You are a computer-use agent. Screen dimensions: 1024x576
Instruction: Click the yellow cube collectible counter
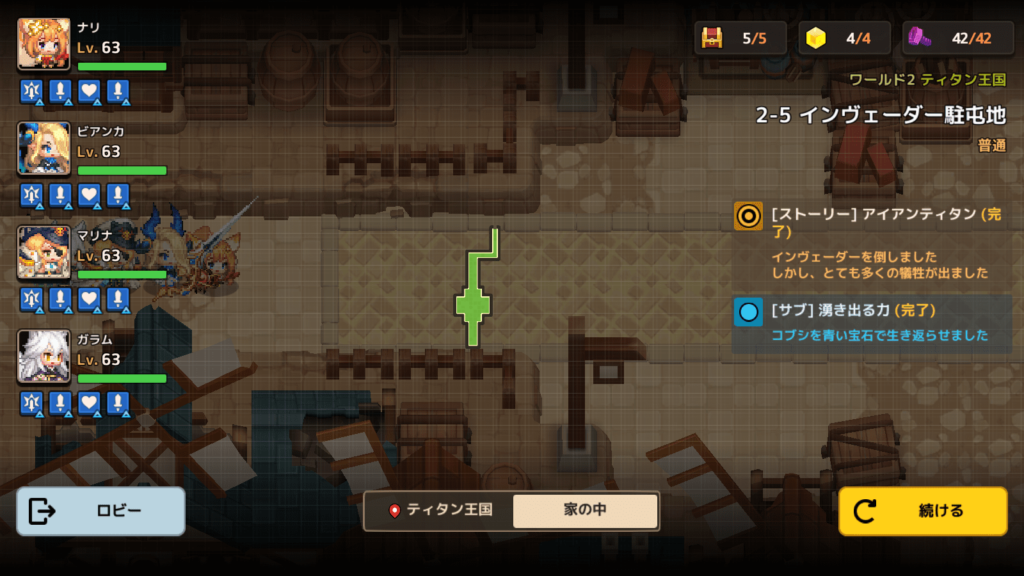(x=817, y=38)
